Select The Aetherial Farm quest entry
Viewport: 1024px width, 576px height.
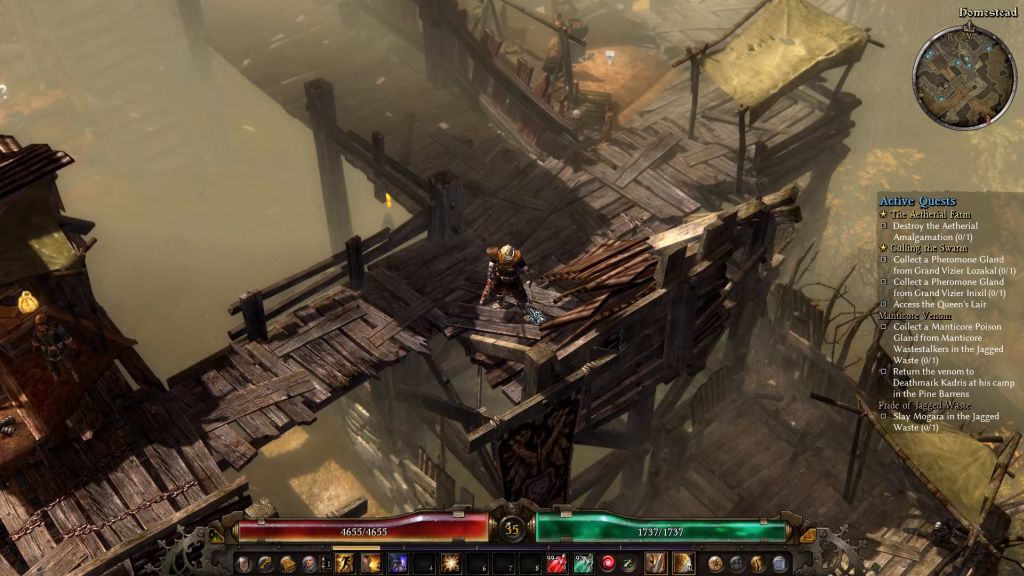(x=925, y=214)
